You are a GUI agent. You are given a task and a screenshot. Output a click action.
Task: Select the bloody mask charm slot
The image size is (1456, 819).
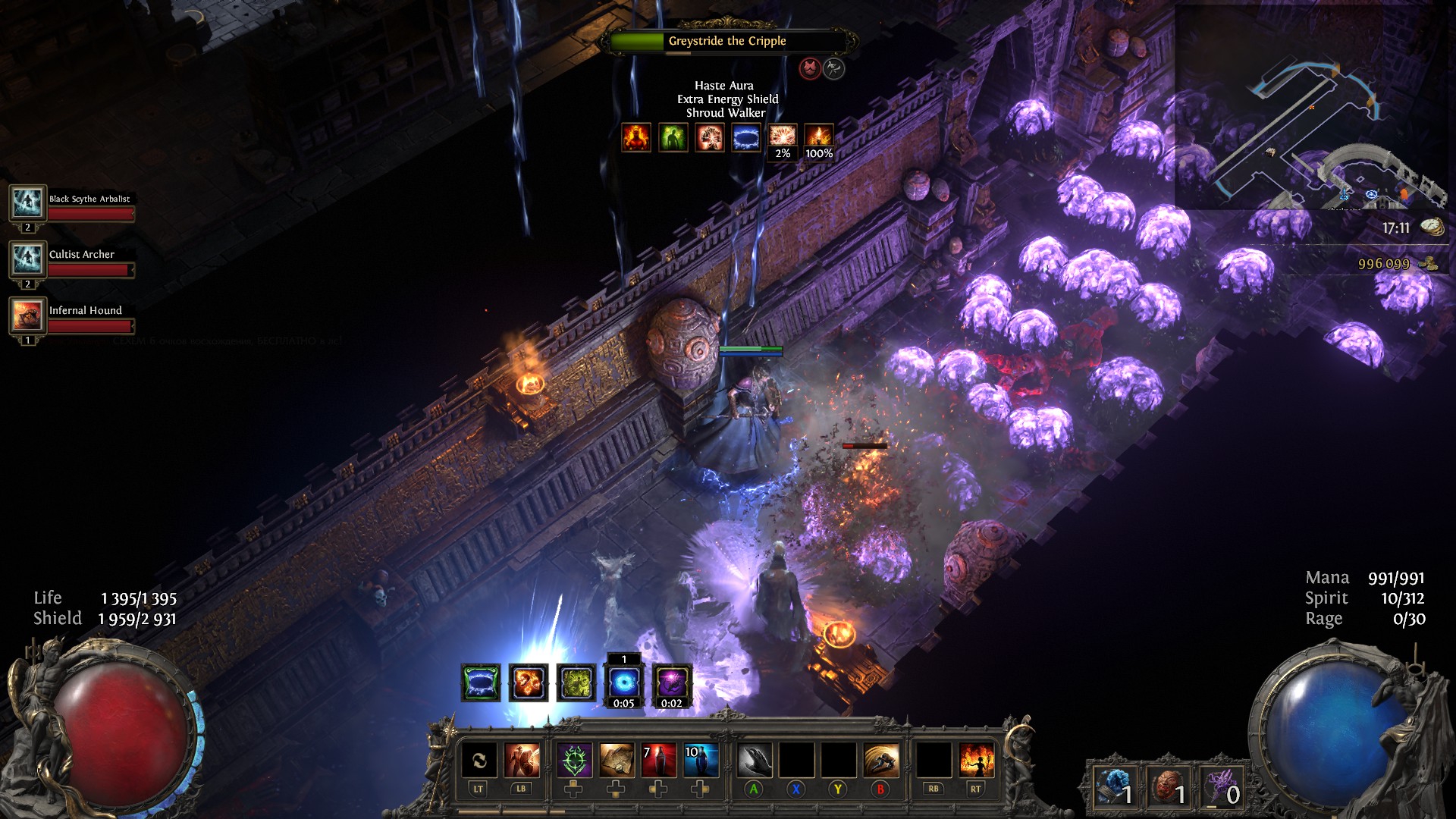1167,786
